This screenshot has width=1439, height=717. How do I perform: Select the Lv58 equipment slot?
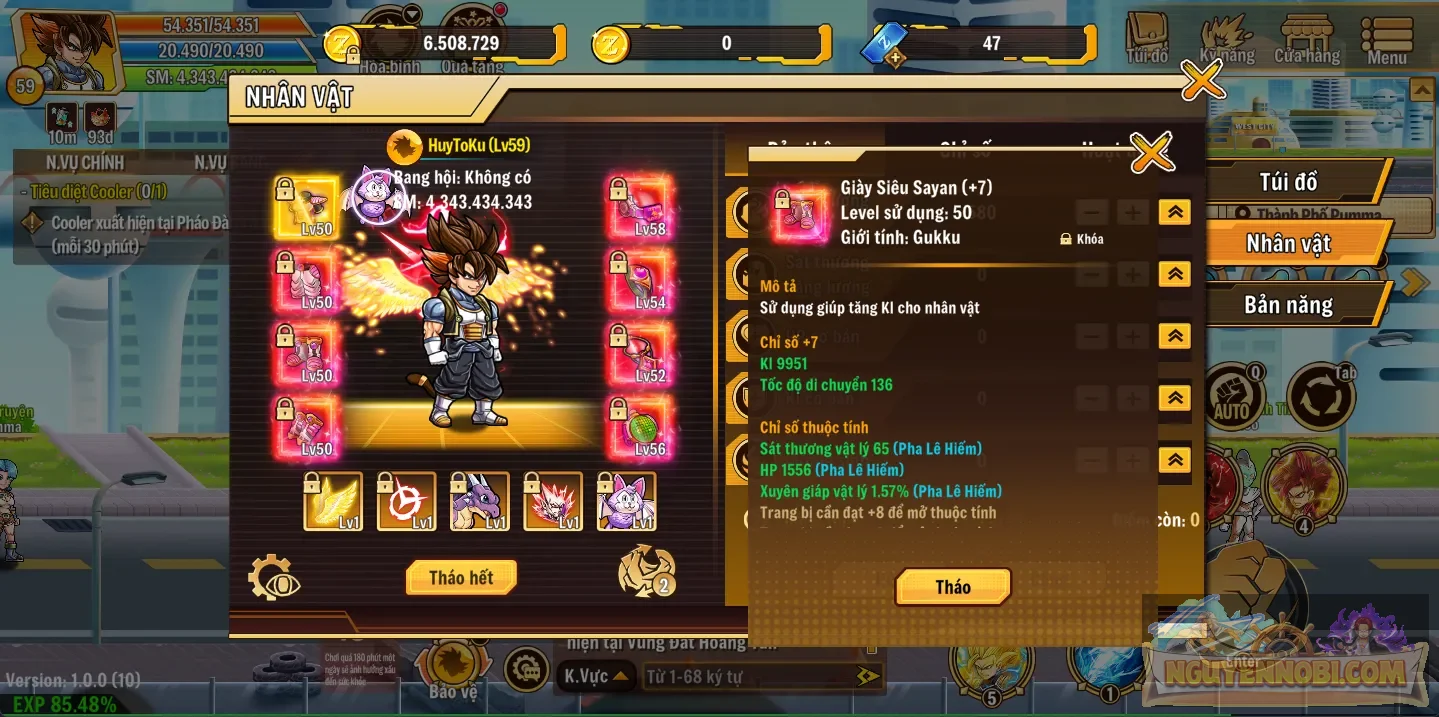[640, 209]
